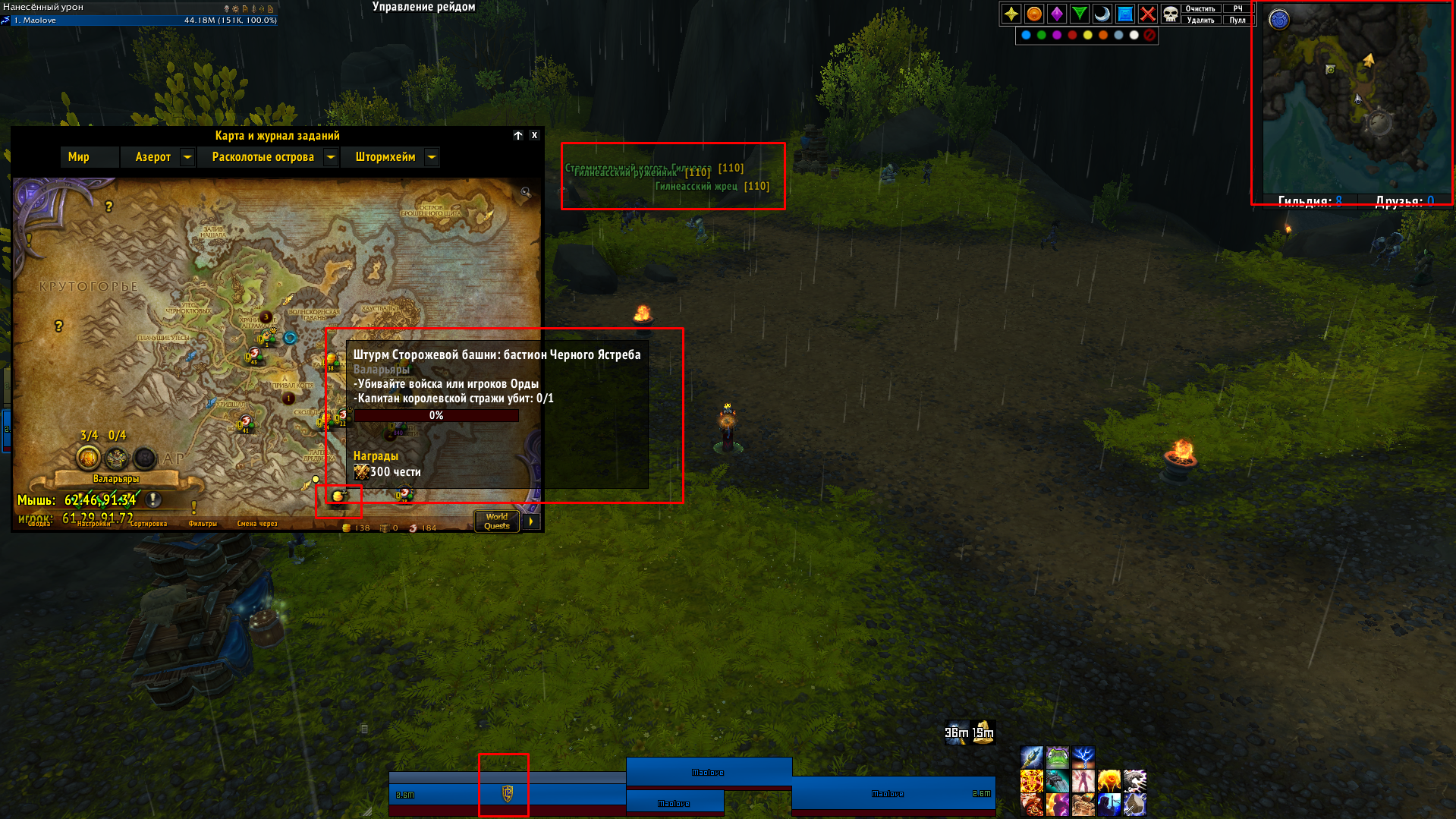Place the red cross raid marker

pos(1148,14)
